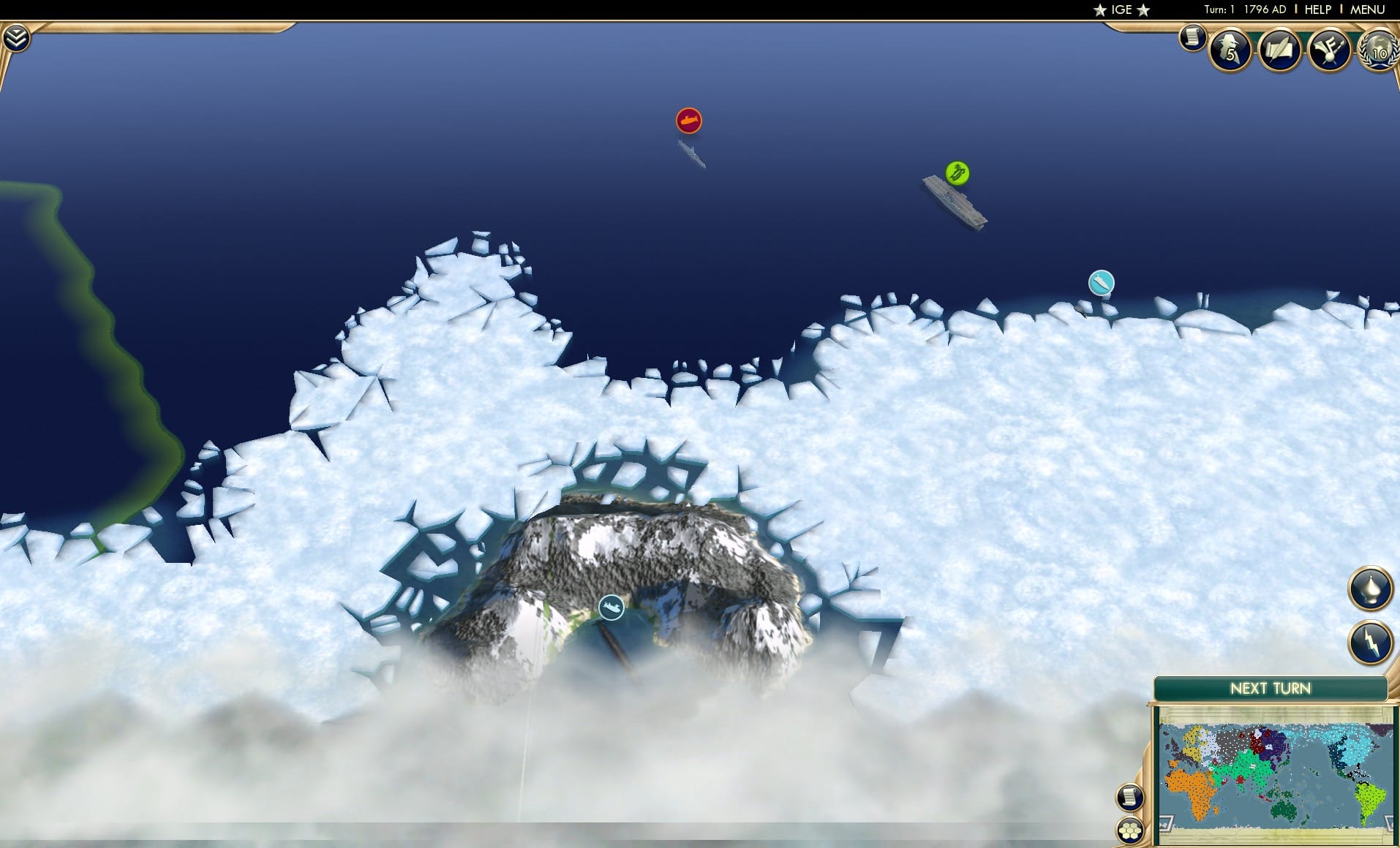The image size is (1400, 848).
Task: Click the scroll icon beside the minimap
Action: (x=1131, y=798)
